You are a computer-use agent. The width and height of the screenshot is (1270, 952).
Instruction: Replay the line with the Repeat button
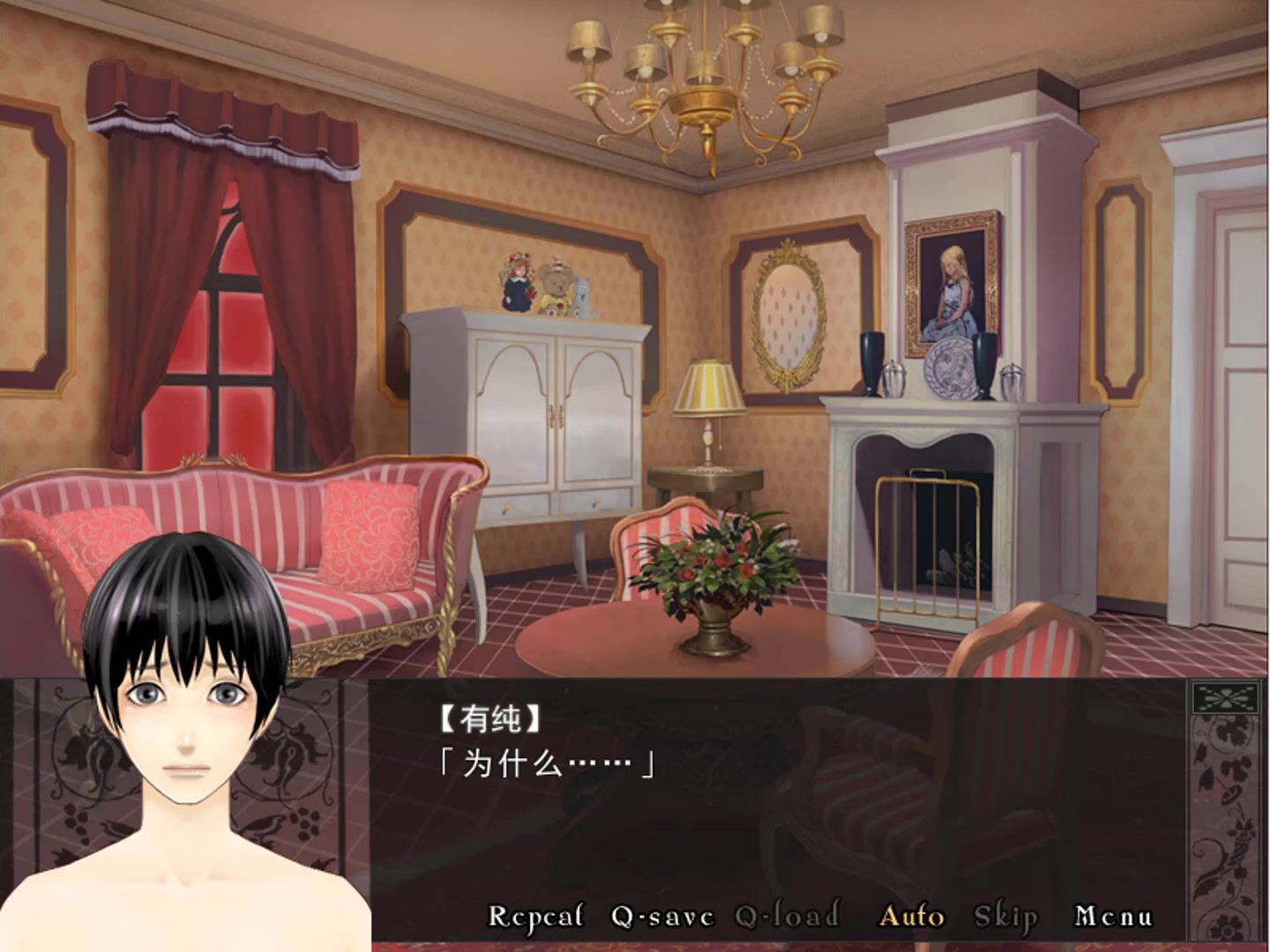pyautogui.click(x=535, y=917)
